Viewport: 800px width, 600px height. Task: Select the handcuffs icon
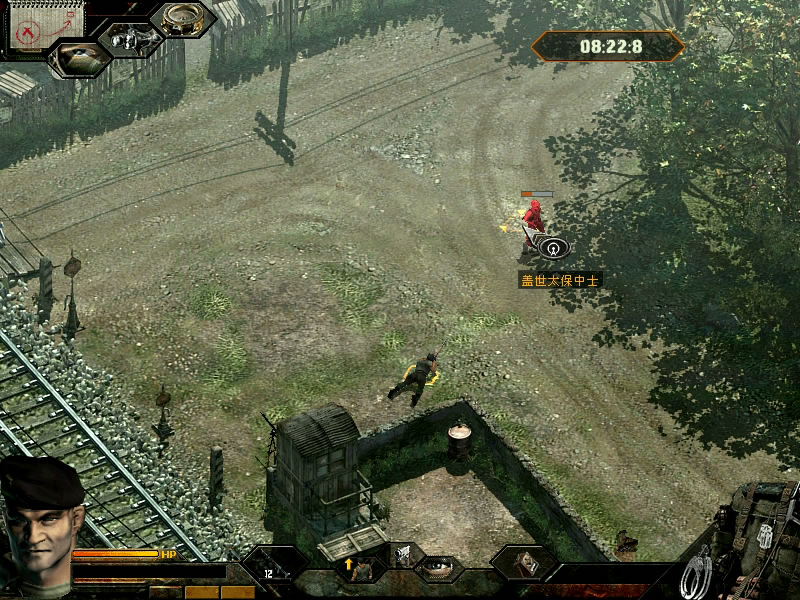695,574
